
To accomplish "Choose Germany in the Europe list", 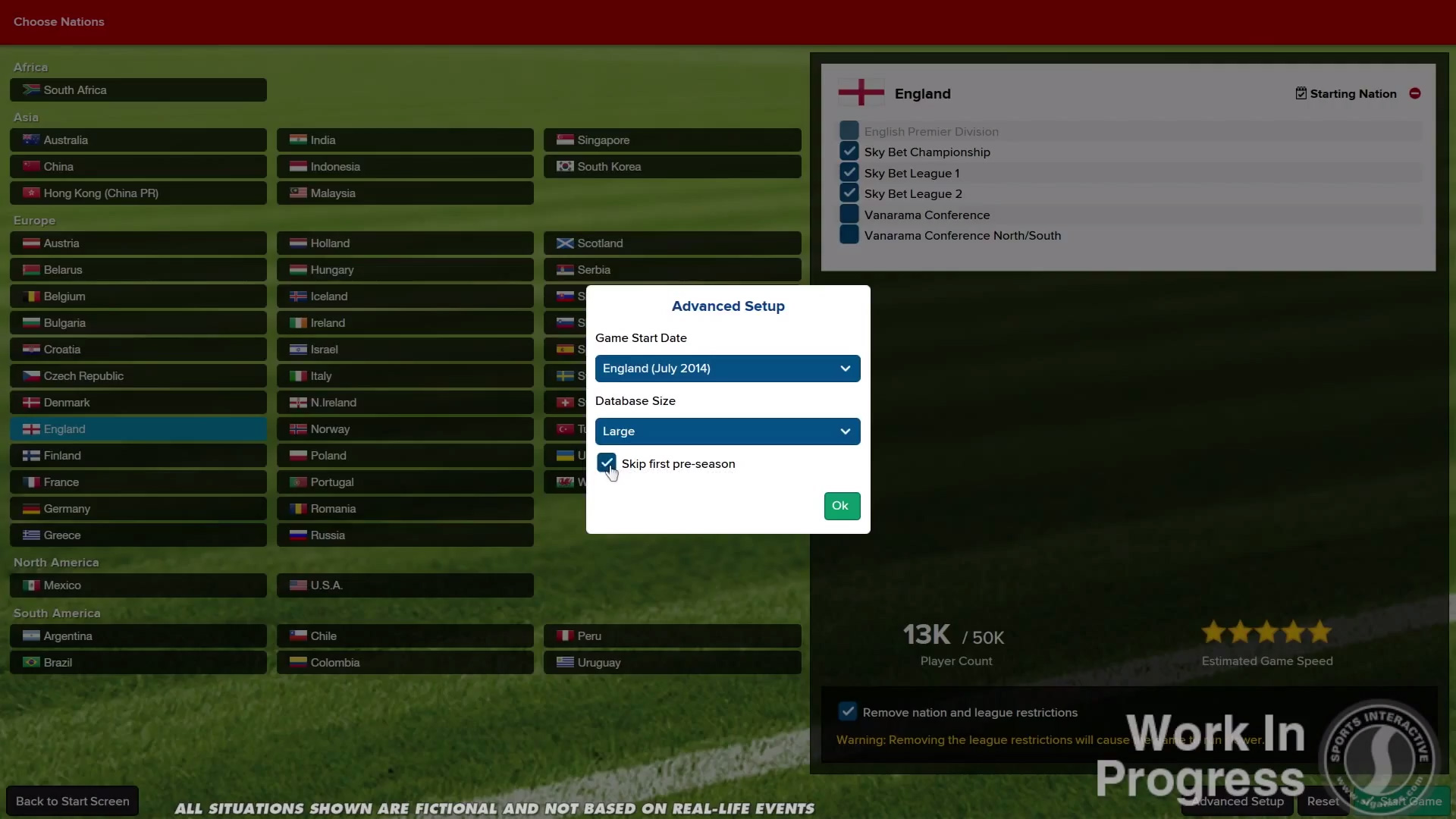I will (x=138, y=509).
